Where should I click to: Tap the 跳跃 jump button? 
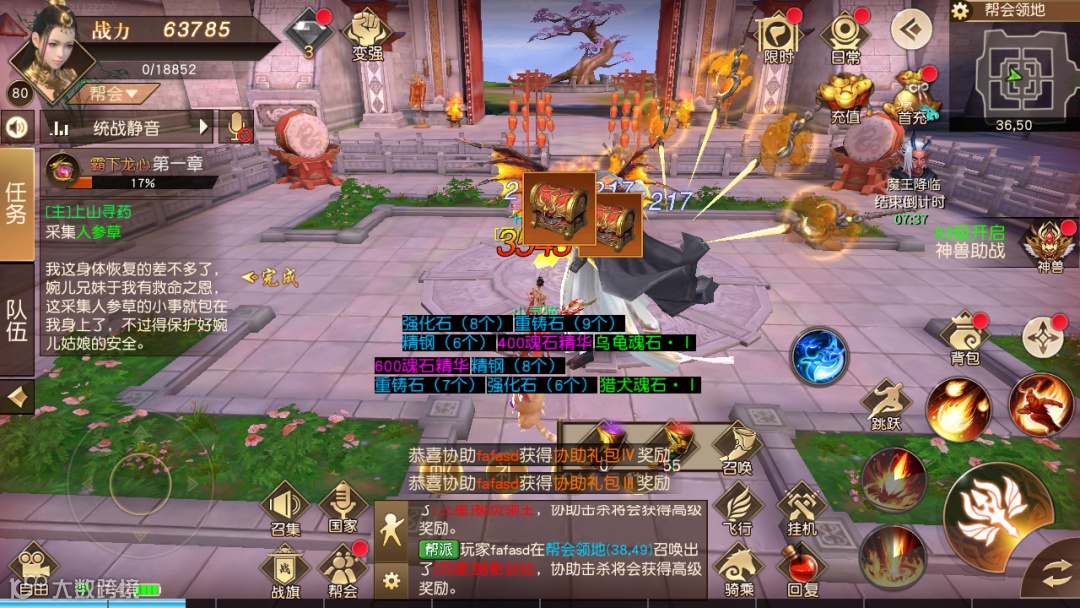tap(886, 404)
